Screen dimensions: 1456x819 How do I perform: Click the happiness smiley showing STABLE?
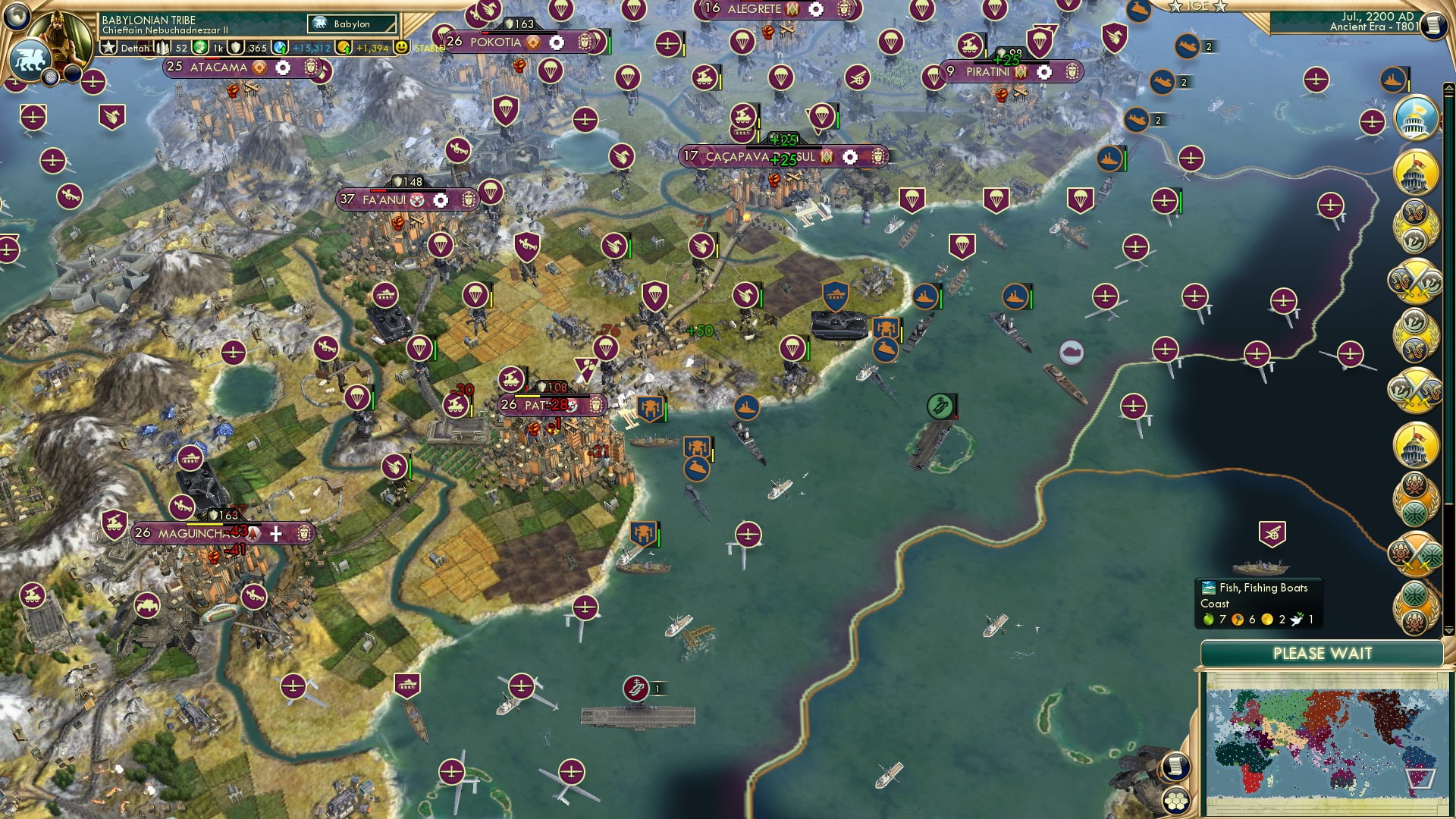click(400, 47)
